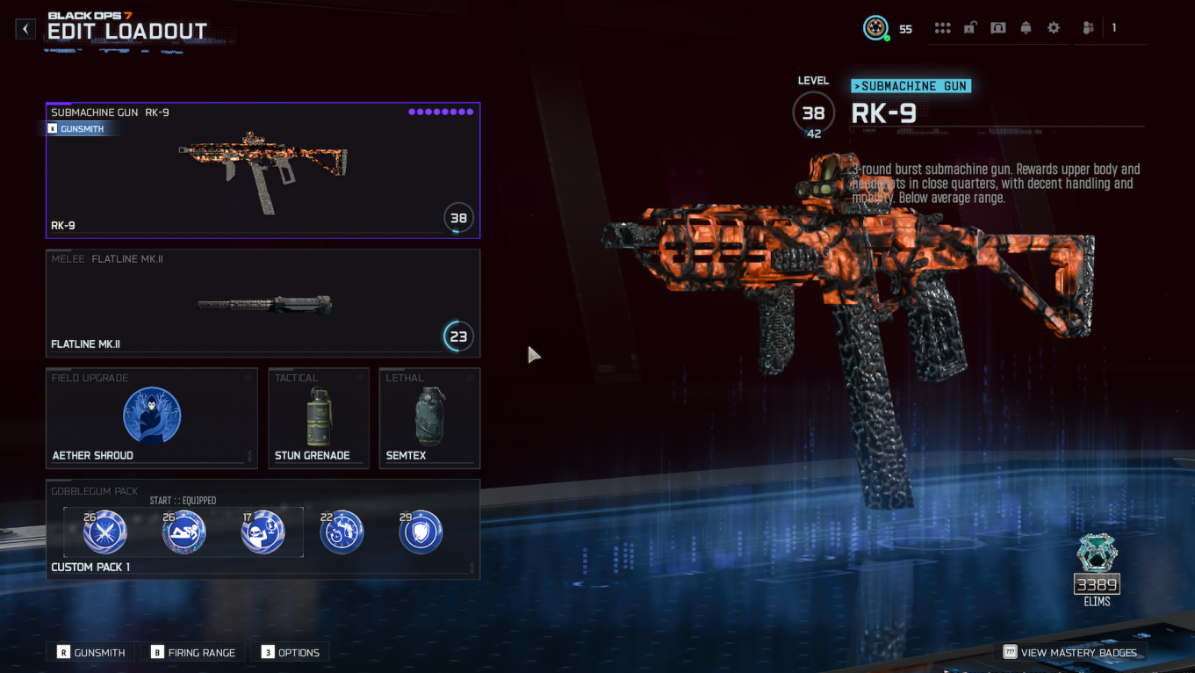Pick the gobblegum with circular arrows
This screenshot has height=673, width=1195.
coord(341,532)
